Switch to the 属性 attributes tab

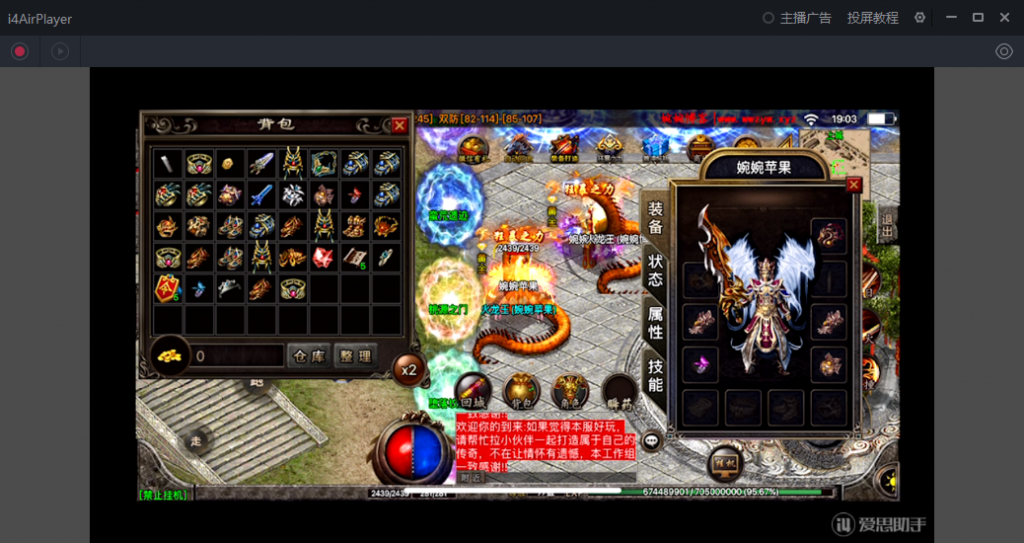[655, 322]
